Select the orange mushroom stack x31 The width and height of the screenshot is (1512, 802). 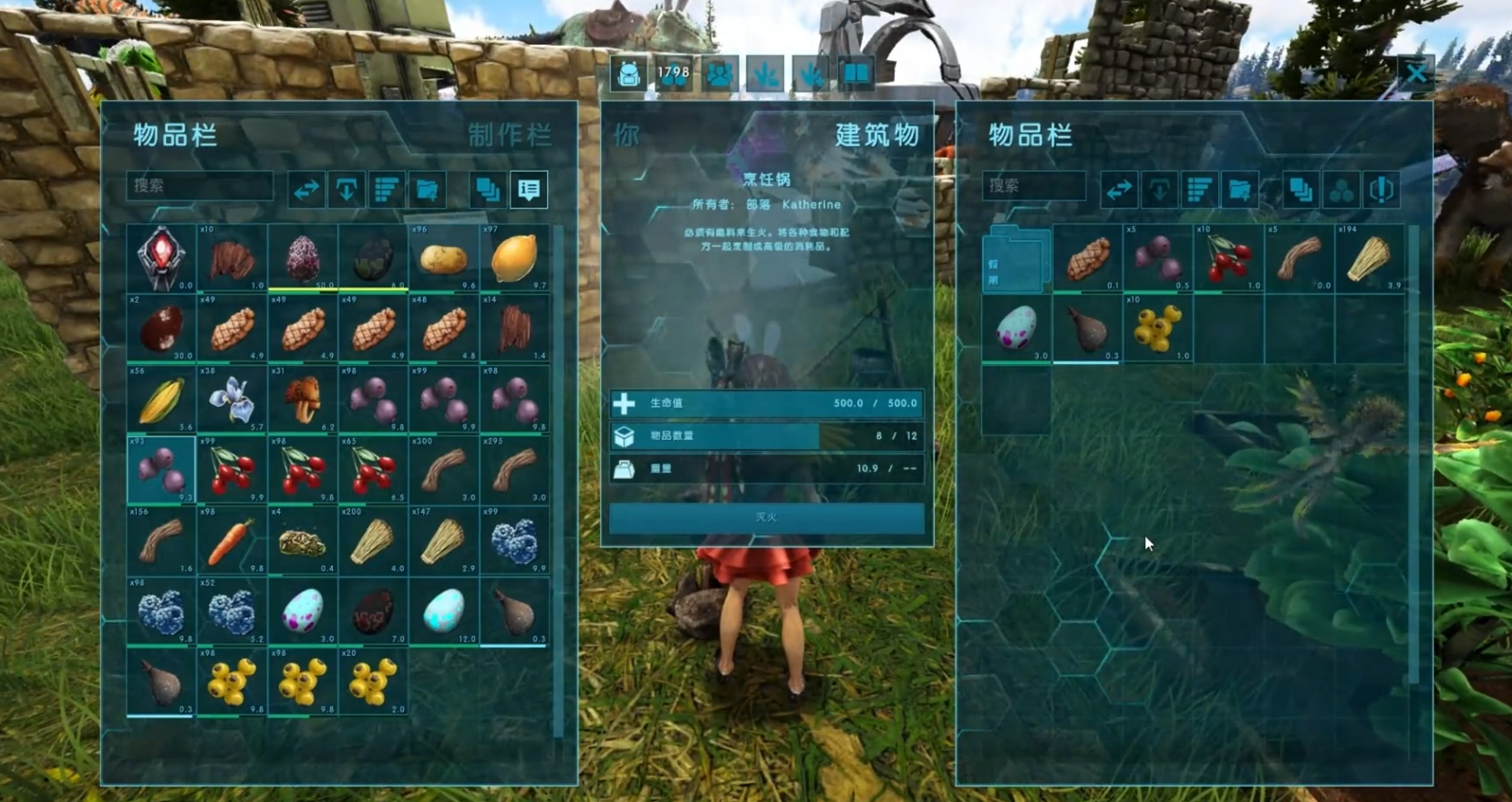pos(303,401)
